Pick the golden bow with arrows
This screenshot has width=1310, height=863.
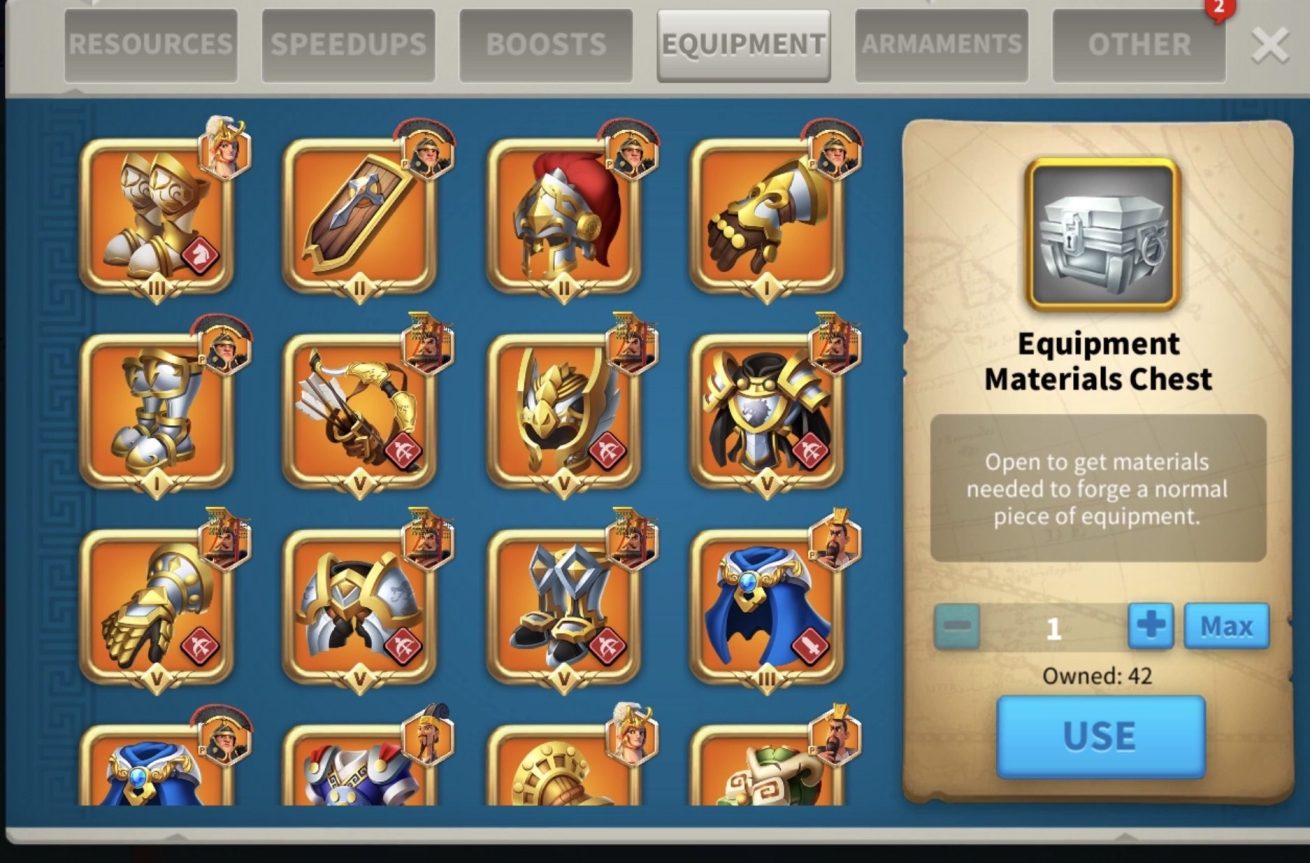click(x=360, y=411)
